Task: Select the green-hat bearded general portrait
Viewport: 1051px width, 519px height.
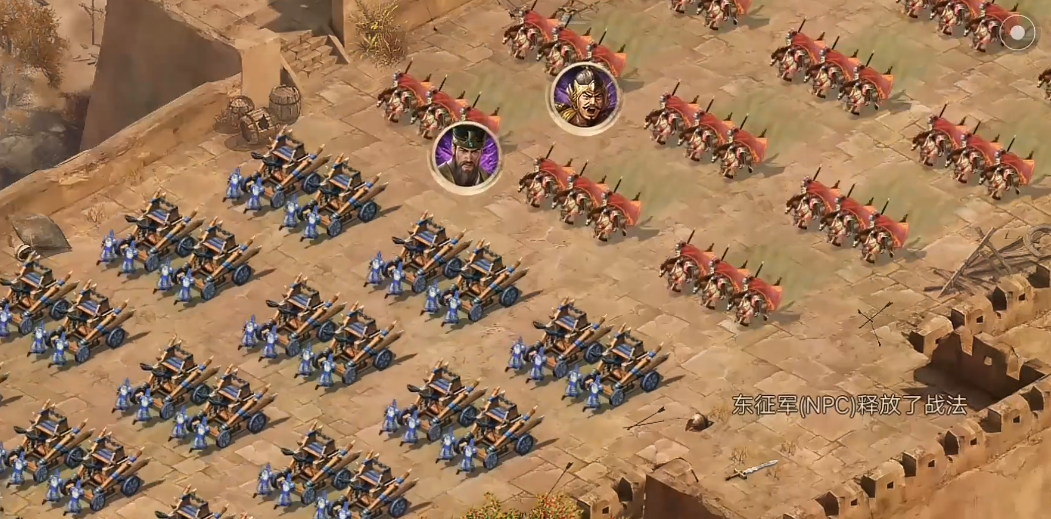Action: (x=466, y=157)
